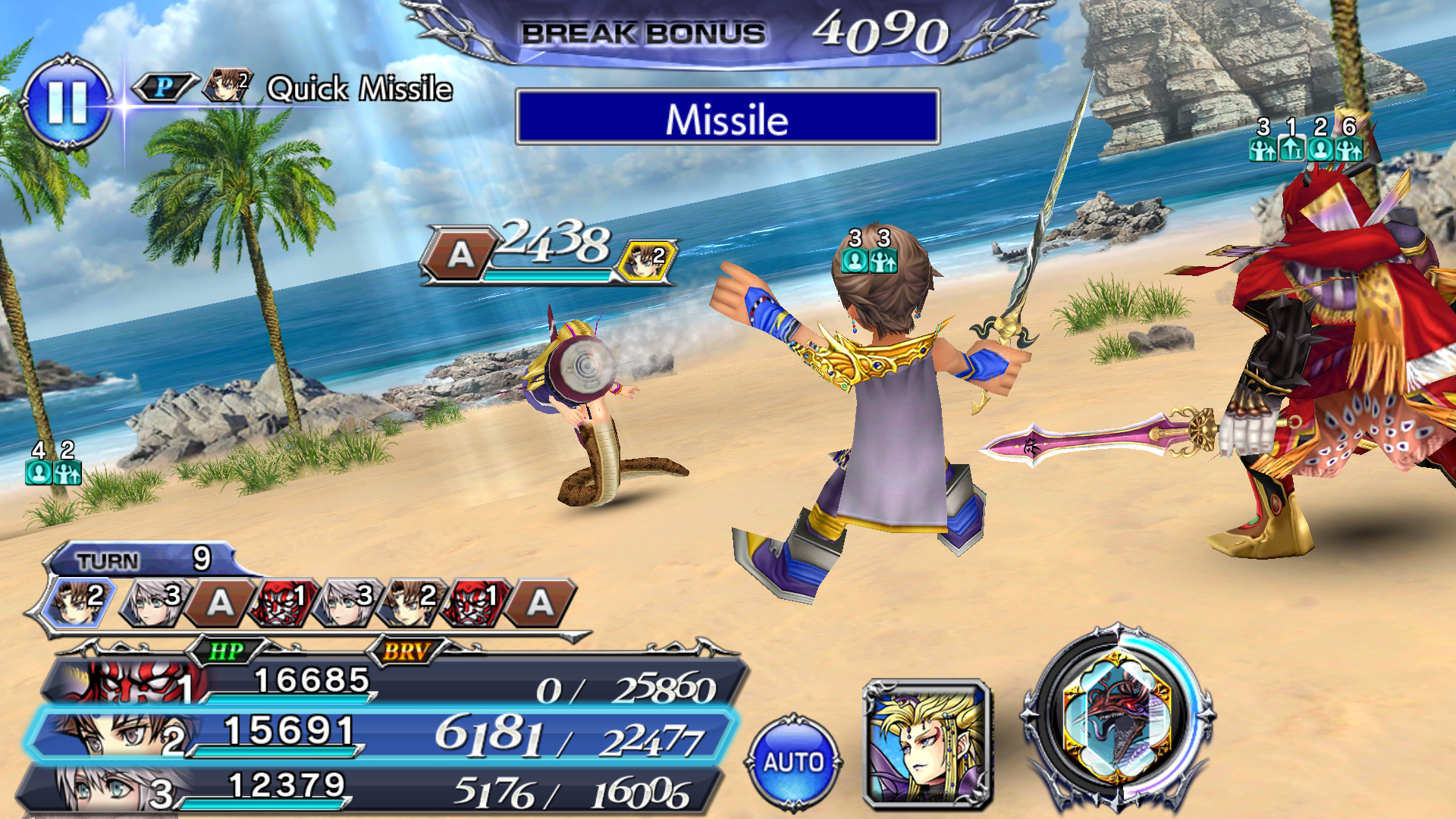Image resolution: width=1456 pixels, height=819 pixels.
Task: Select party member 1 status row
Action: [x=394, y=682]
